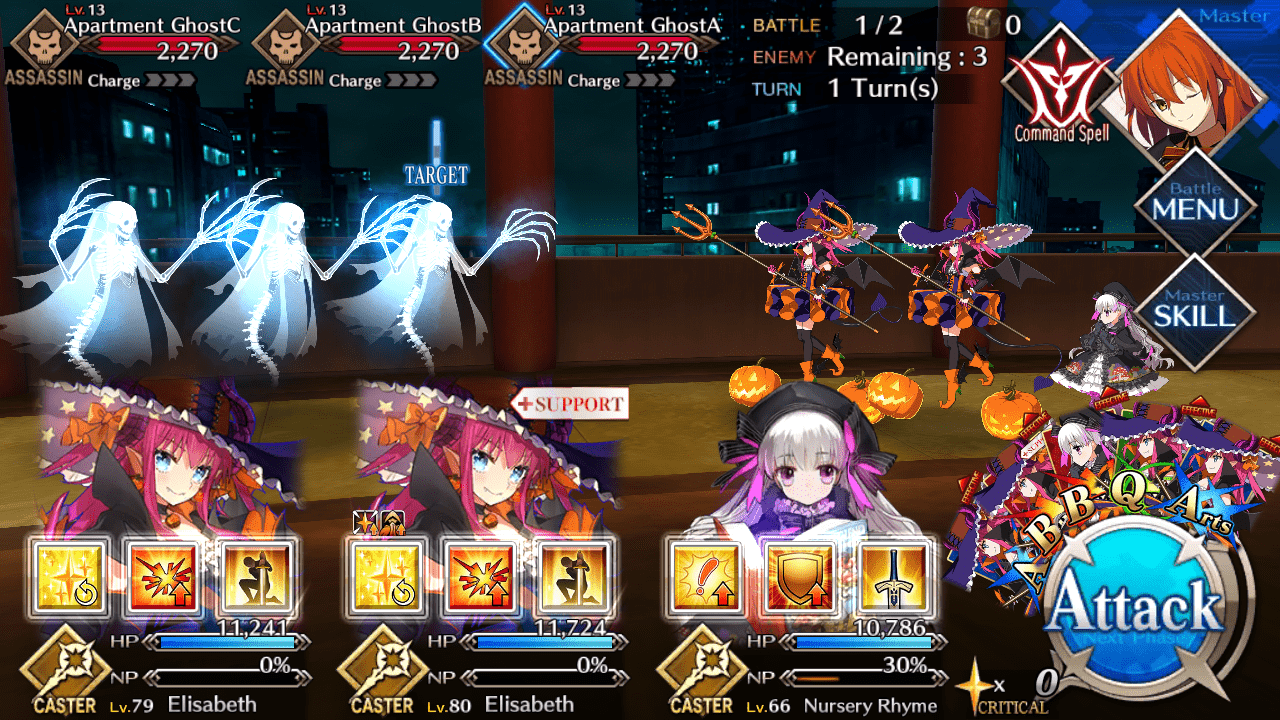This screenshot has width=1280, height=720.
Task: Open the Battle Menu
Action: pos(1195,203)
